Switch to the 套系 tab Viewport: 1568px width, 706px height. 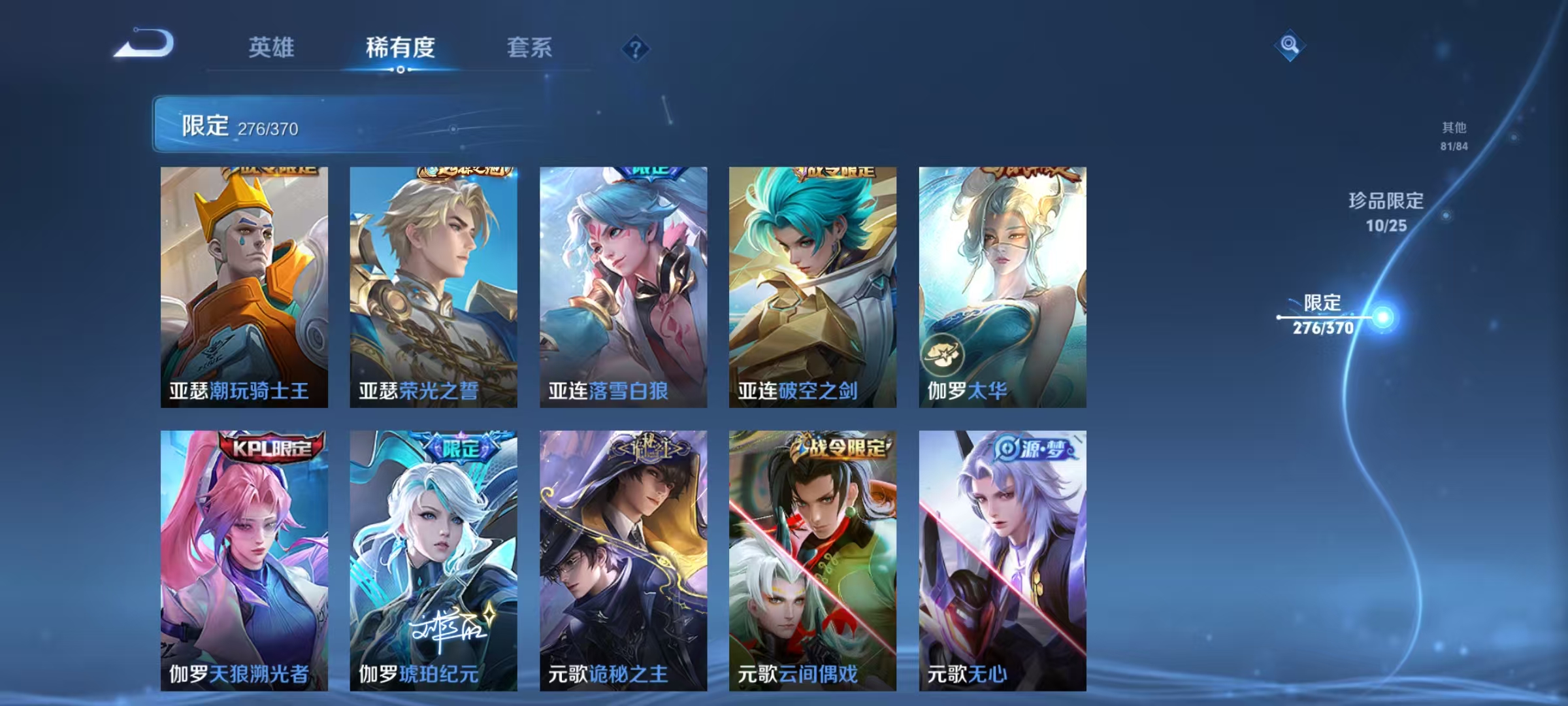pyautogui.click(x=531, y=47)
